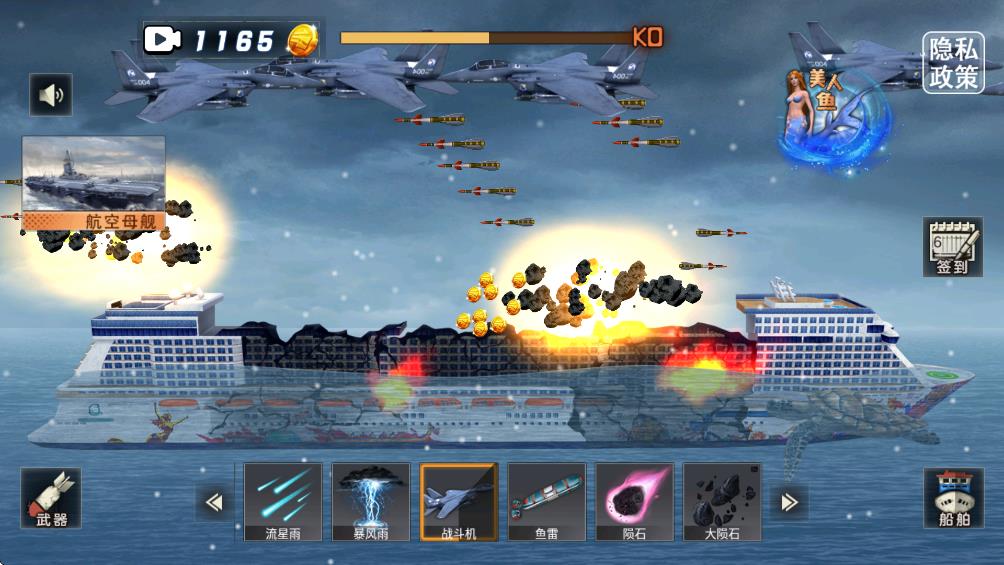Open the 船舶 ships menu

[953, 499]
